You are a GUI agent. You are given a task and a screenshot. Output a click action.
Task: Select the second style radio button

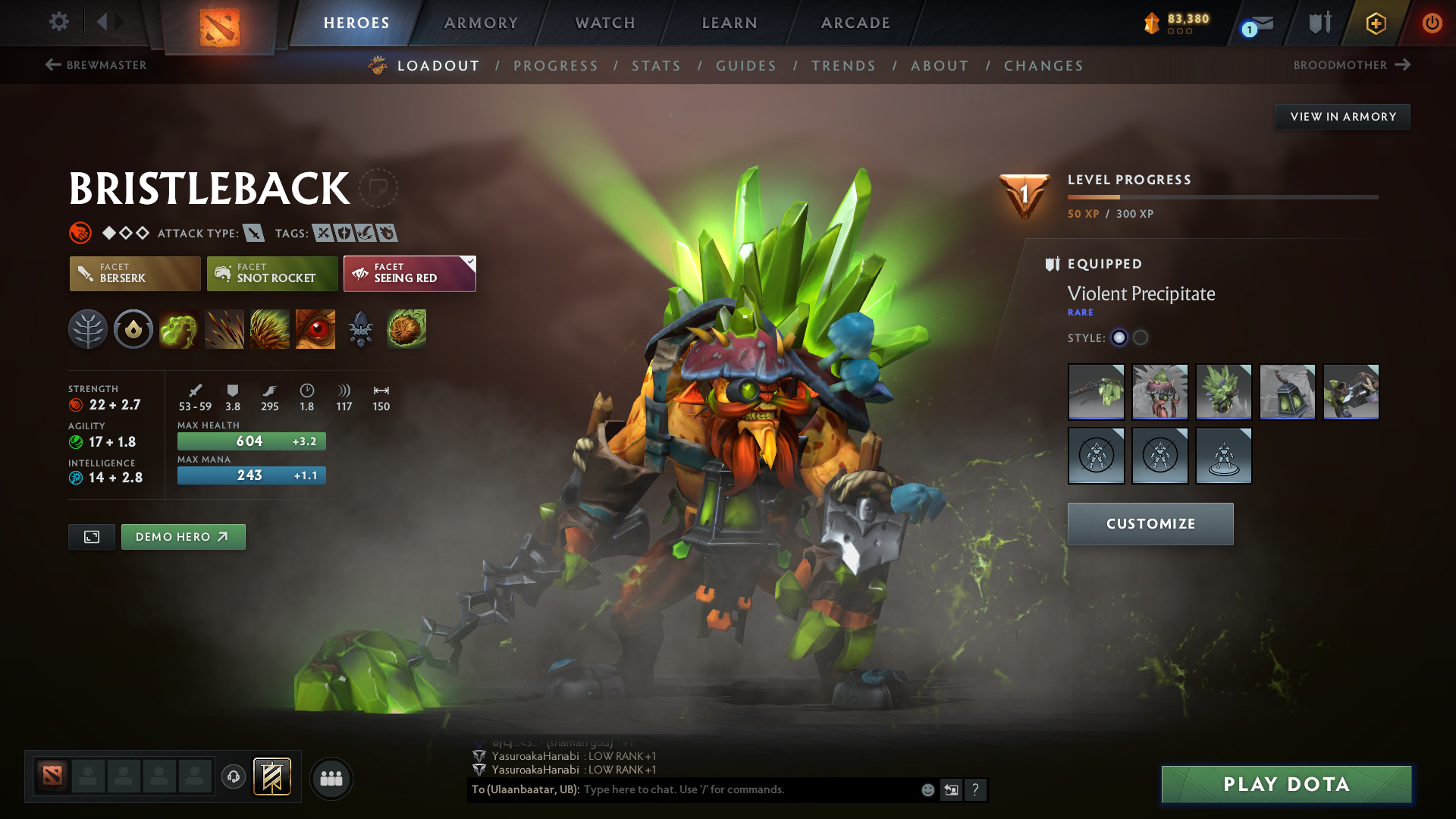pyautogui.click(x=1140, y=338)
